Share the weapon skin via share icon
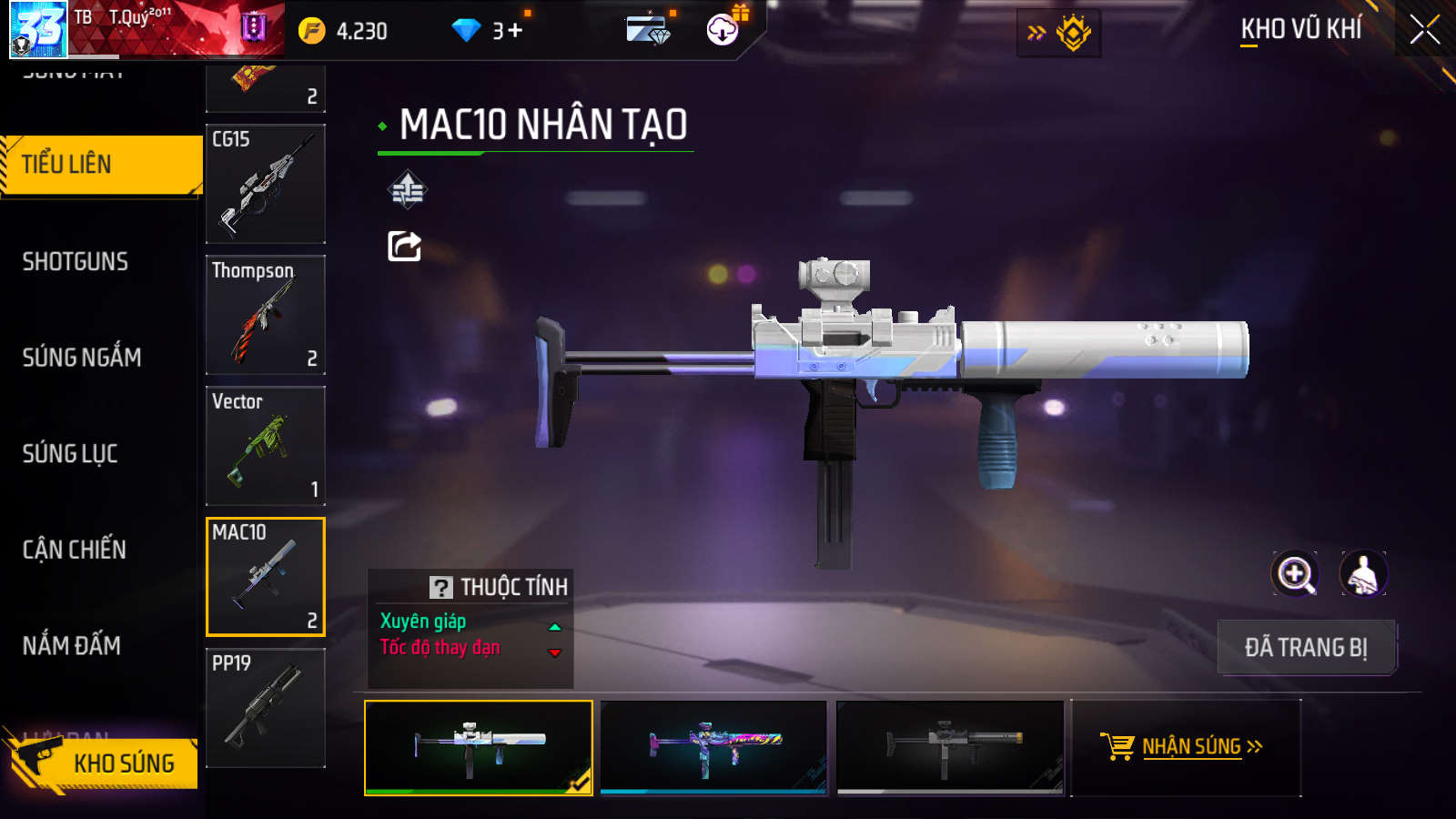The image size is (1456, 819). 405,246
